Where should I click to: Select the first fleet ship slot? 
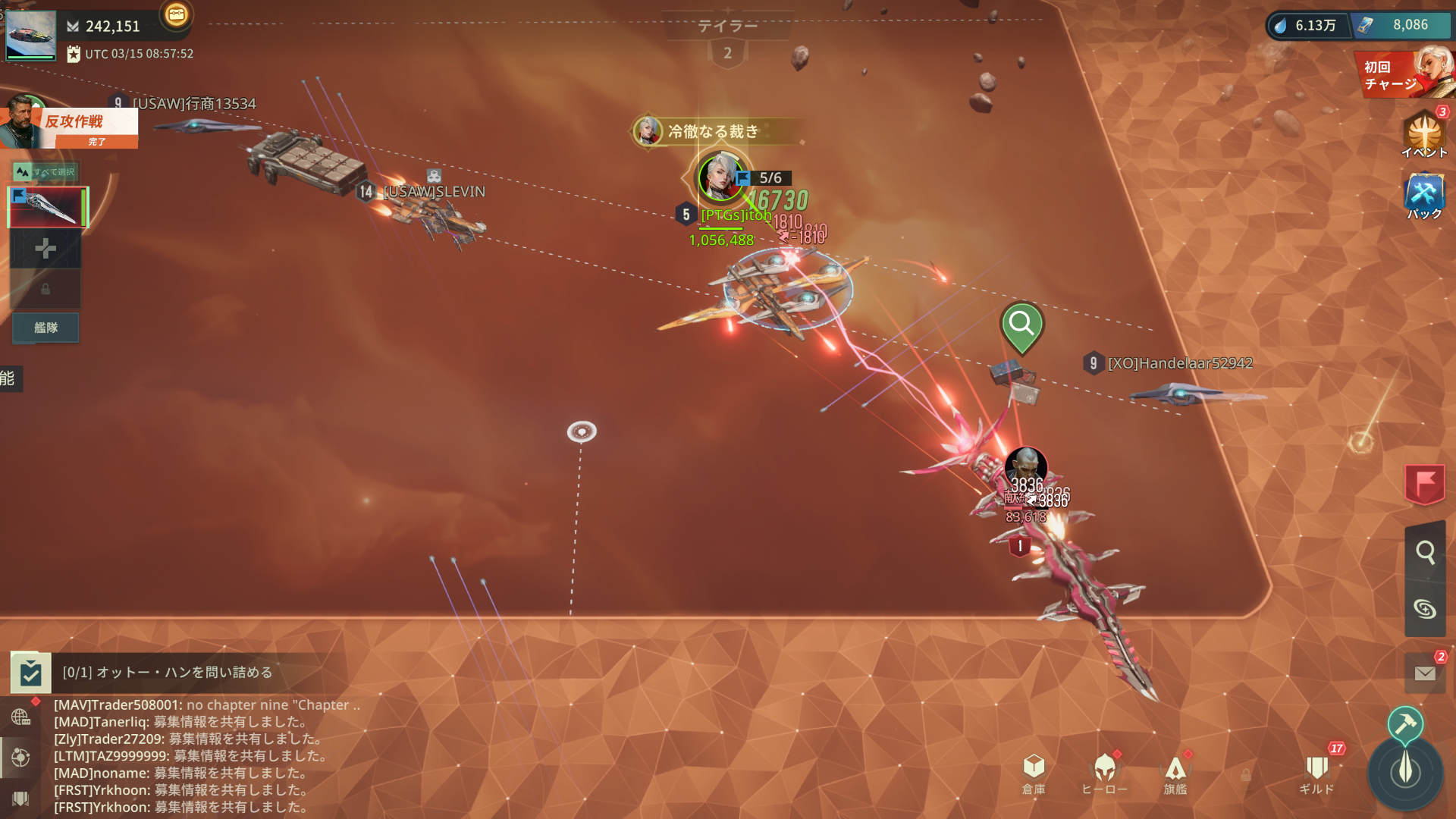47,207
